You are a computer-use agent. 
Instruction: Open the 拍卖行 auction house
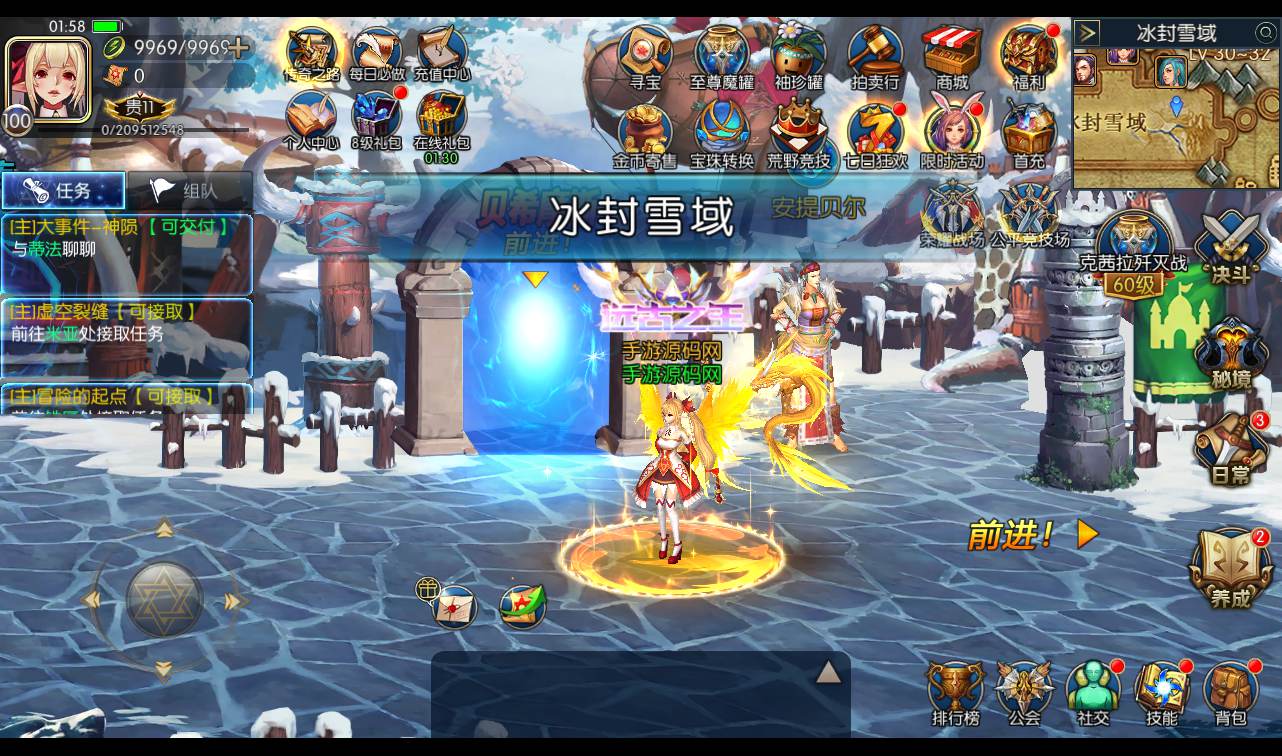(x=875, y=55)
